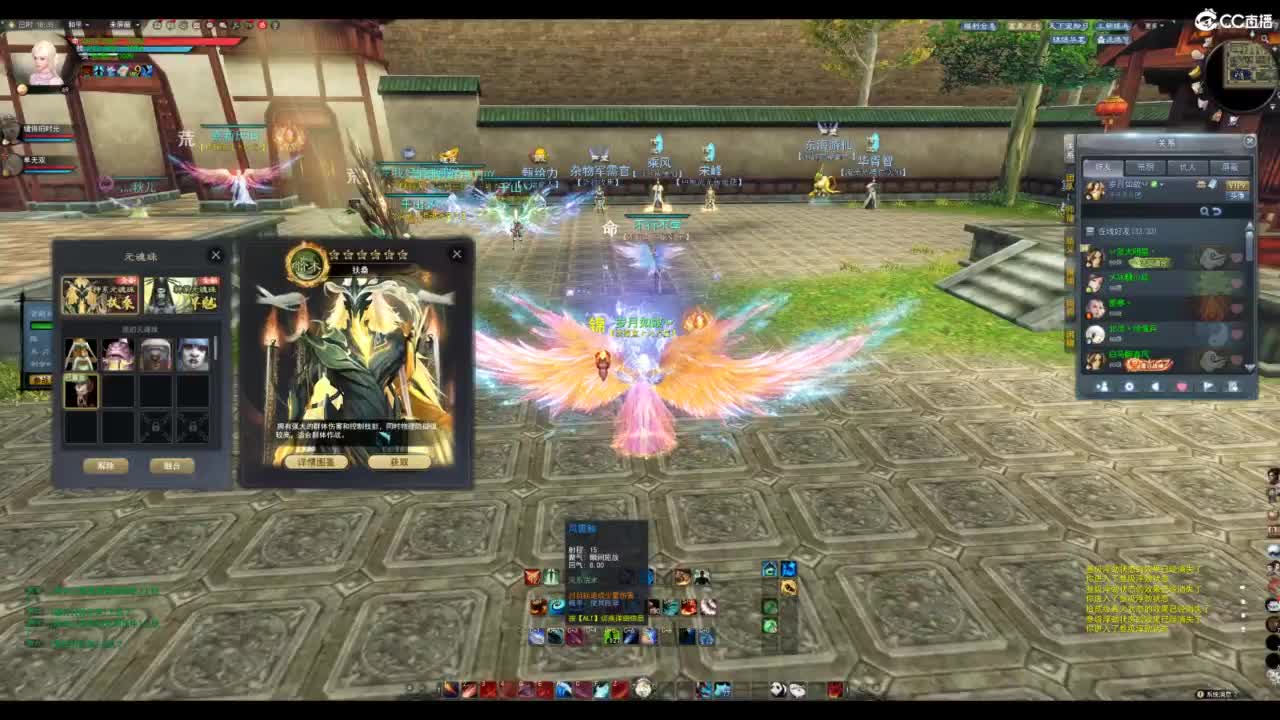
Task: Click the heart icon in friends panel footer
Action: (x=1180, y=386)
